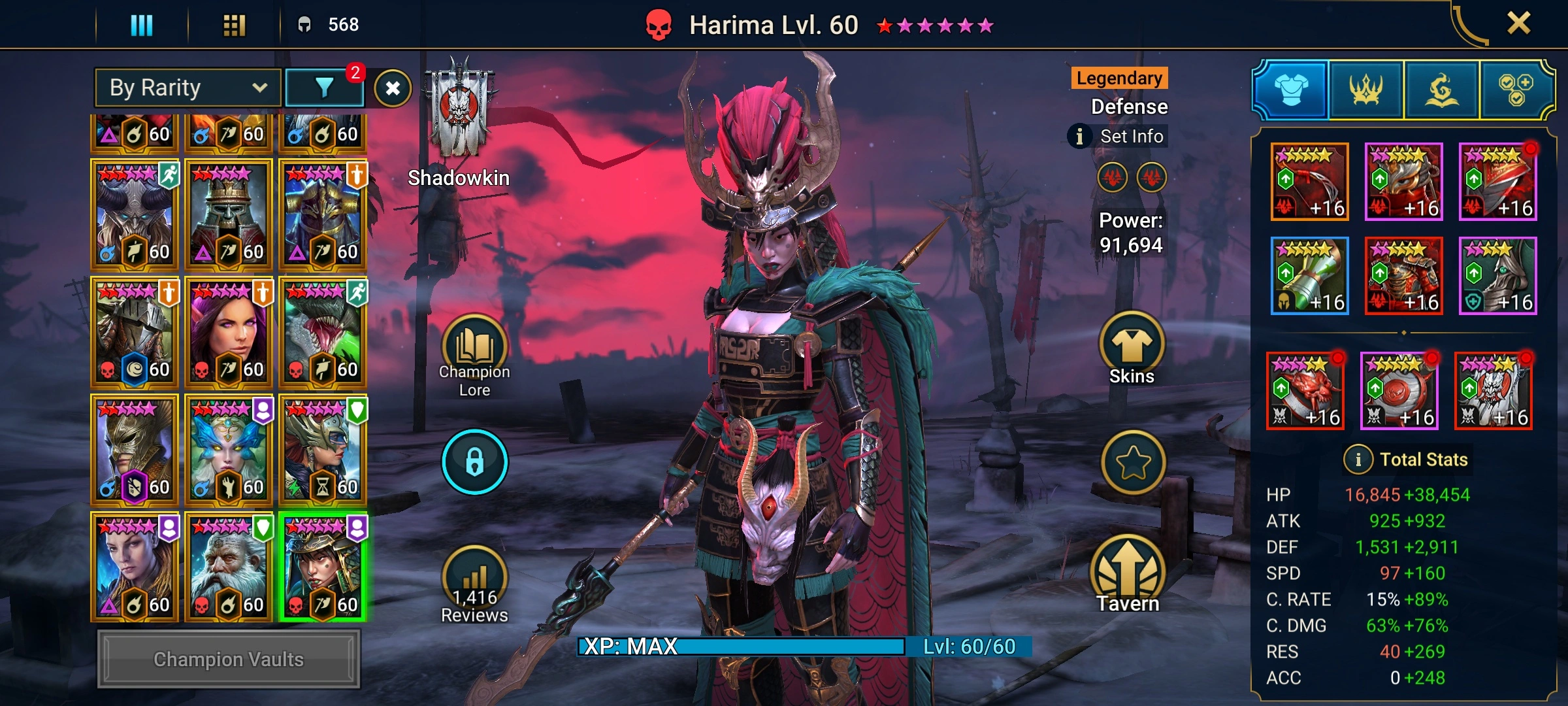Select the highlighted Harima portrait in list
Image resolution: width=1568 pixels, height=706 pixels.
coord(323,566)
